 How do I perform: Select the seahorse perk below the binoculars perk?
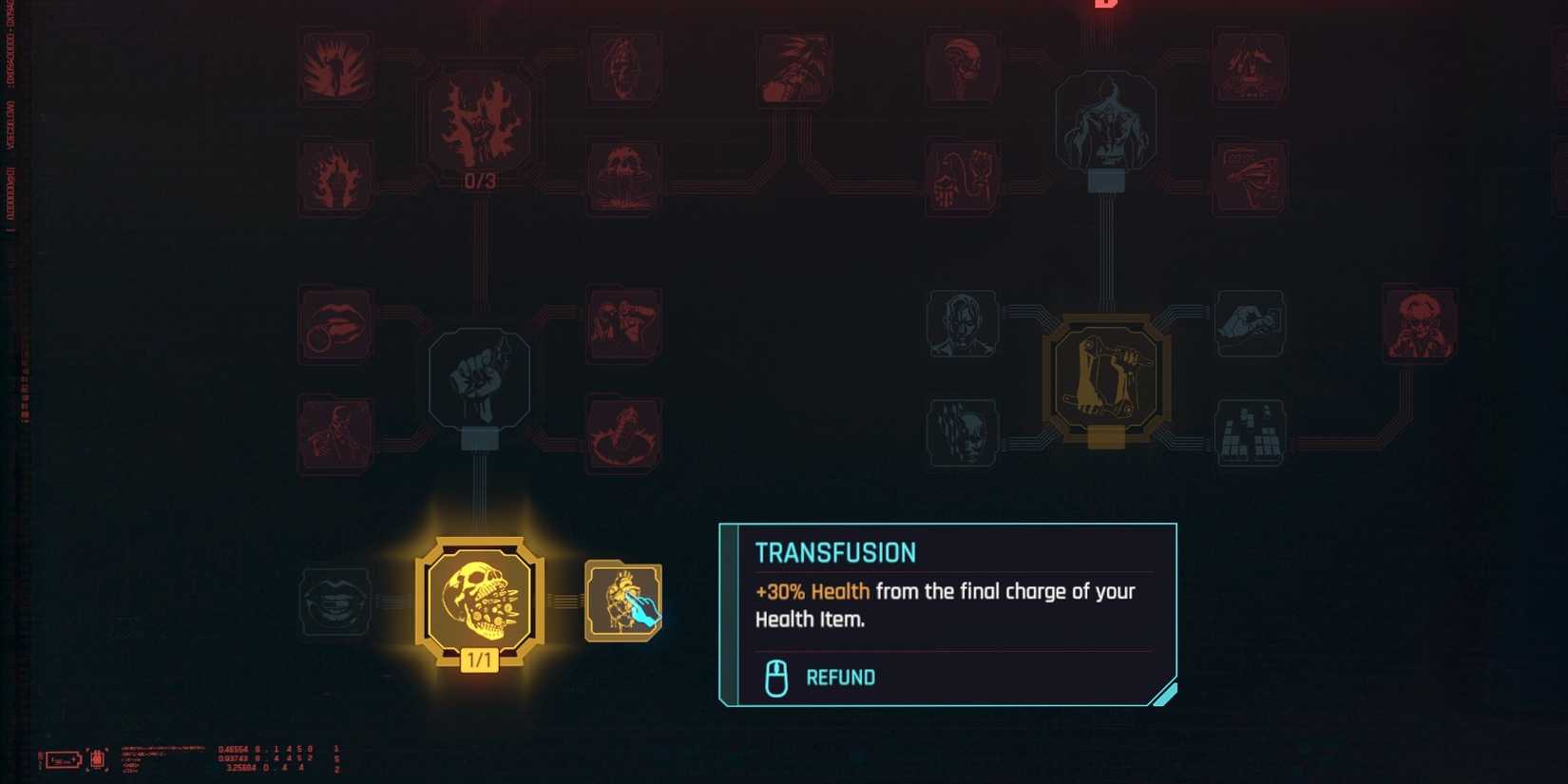[622, 430]
